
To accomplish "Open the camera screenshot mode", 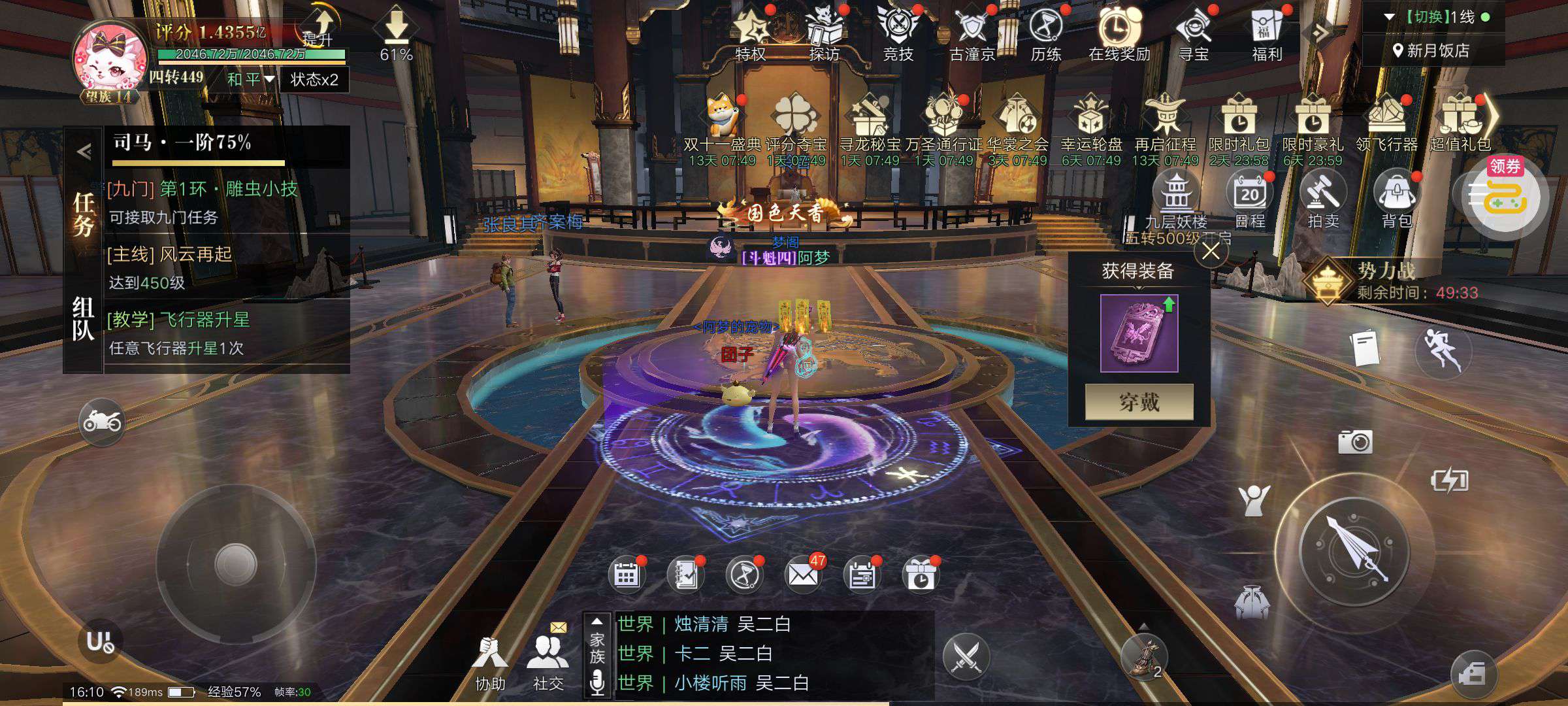I will (x=1355, y=442).
